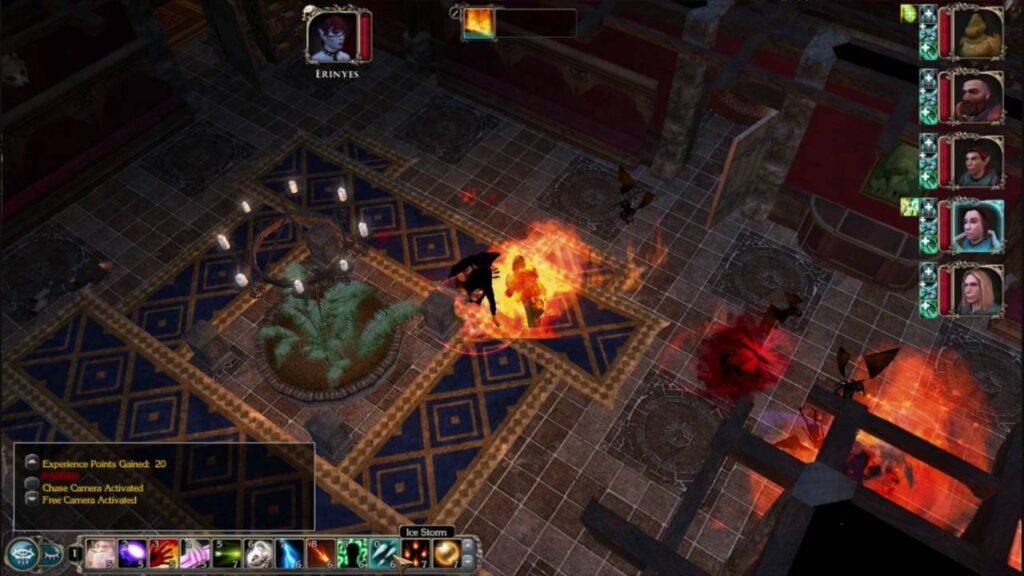Activate the purple orb spell in slot 2
The image size is (1024, 576).
[x=132, y=553]
